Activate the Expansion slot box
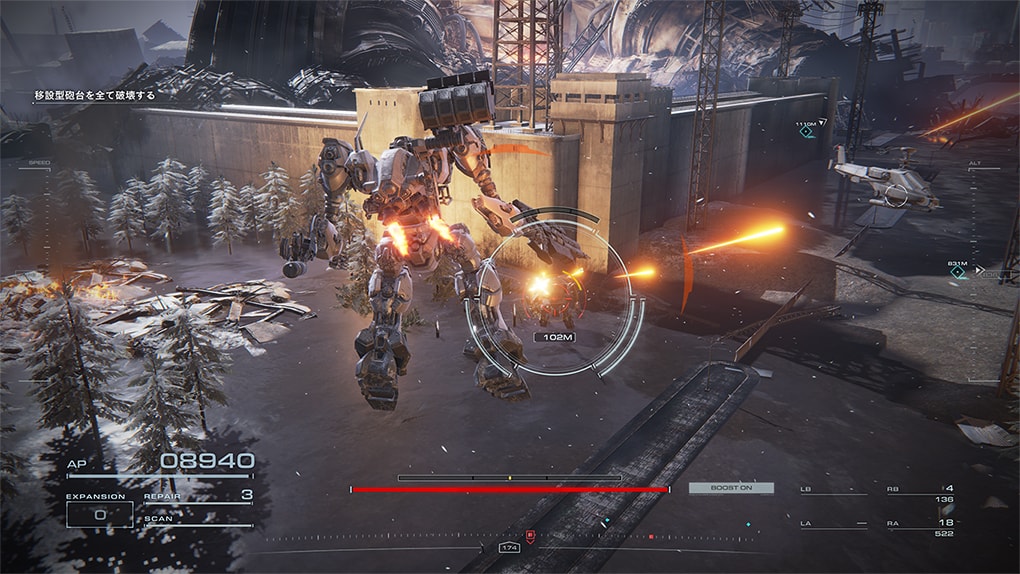 [x=99, y=514]
